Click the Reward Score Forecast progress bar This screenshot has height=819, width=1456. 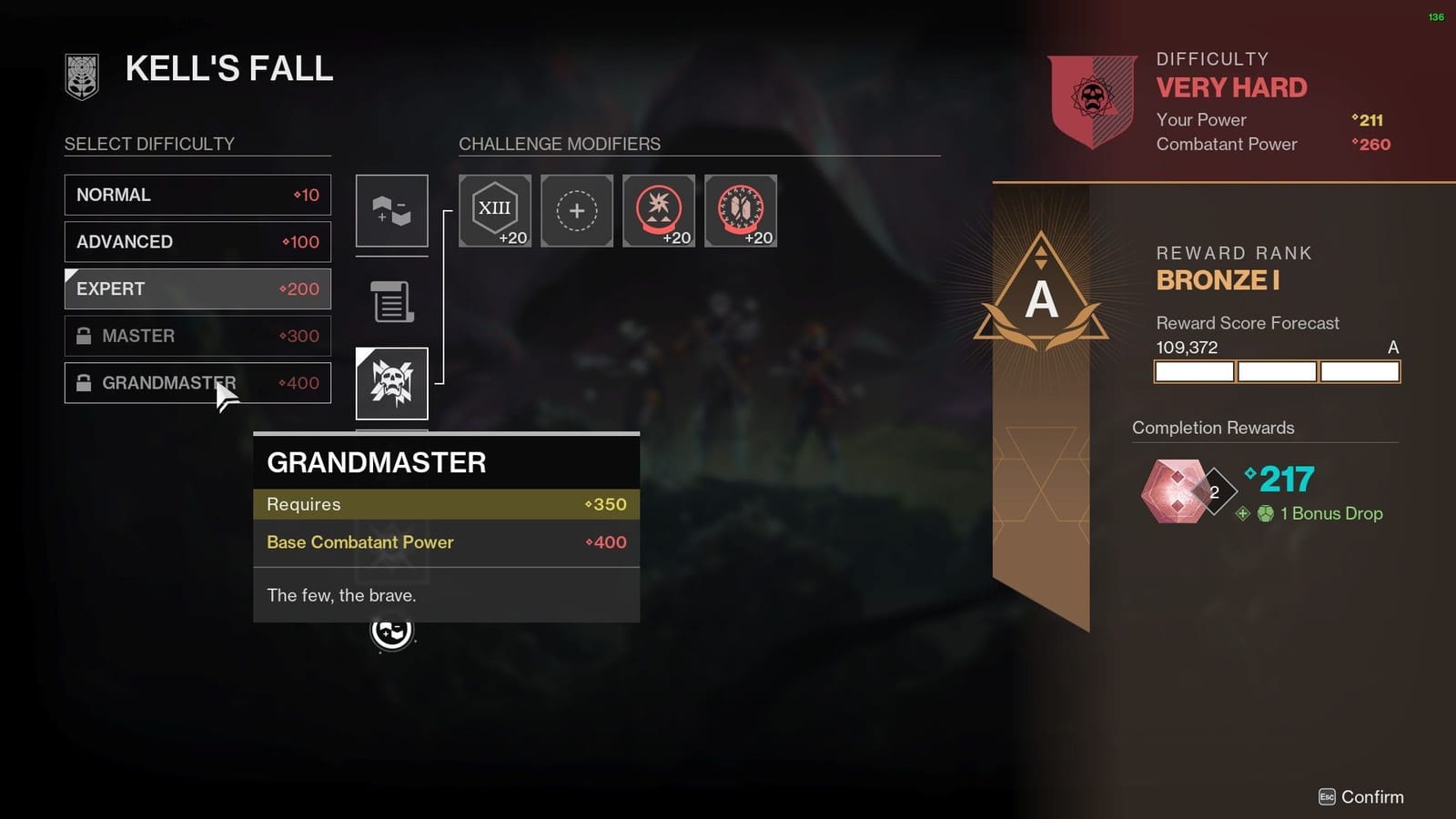pos(1276,370)
